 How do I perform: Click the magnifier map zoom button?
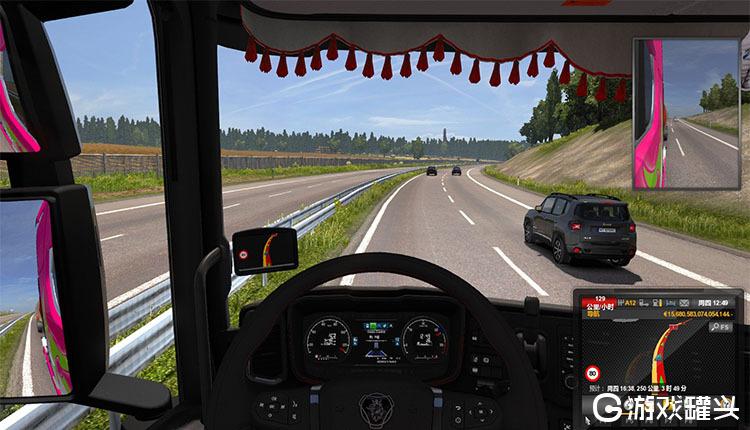[716, 327]
